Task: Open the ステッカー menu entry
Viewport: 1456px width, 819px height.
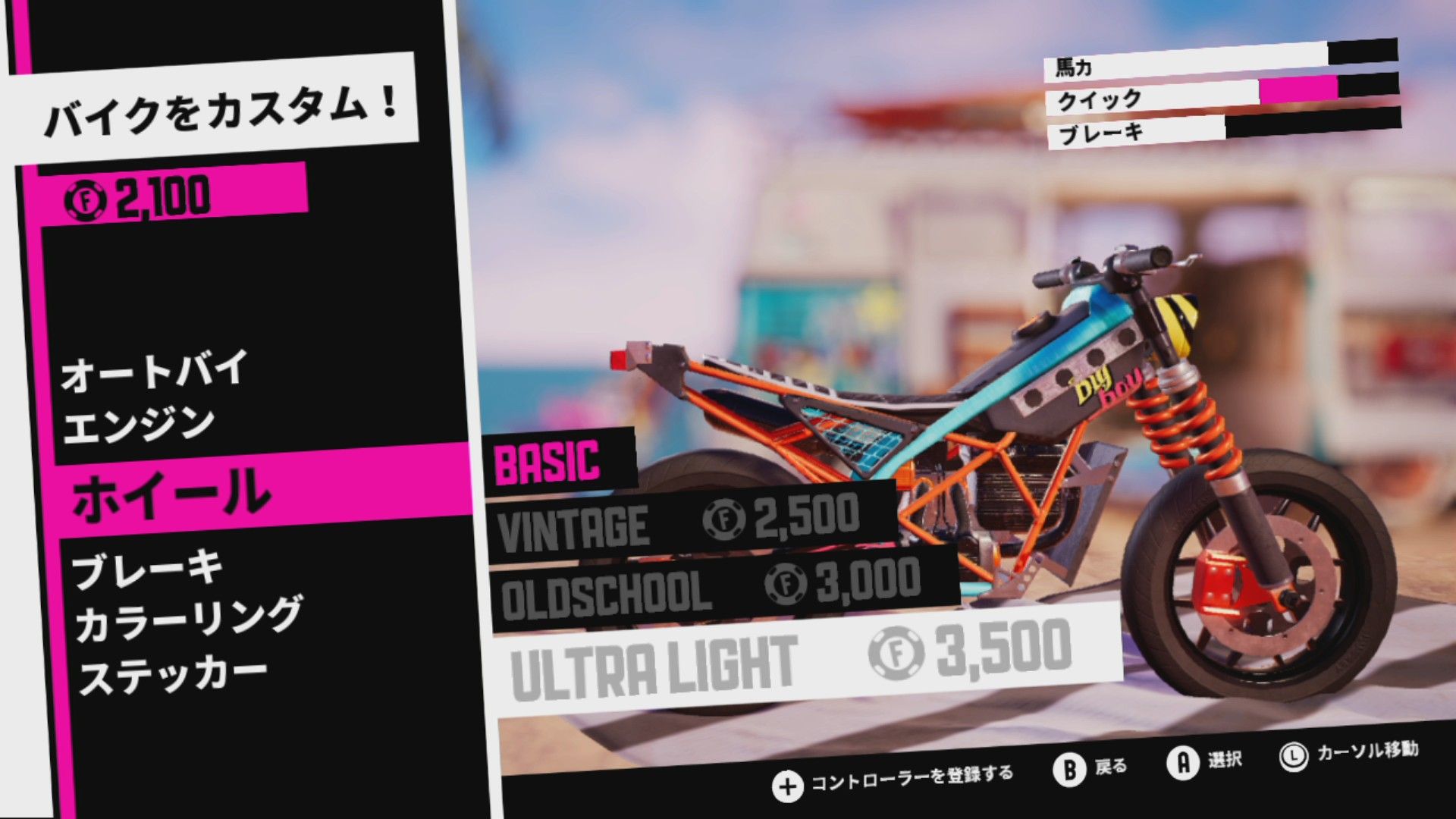Action: point(174,675)
